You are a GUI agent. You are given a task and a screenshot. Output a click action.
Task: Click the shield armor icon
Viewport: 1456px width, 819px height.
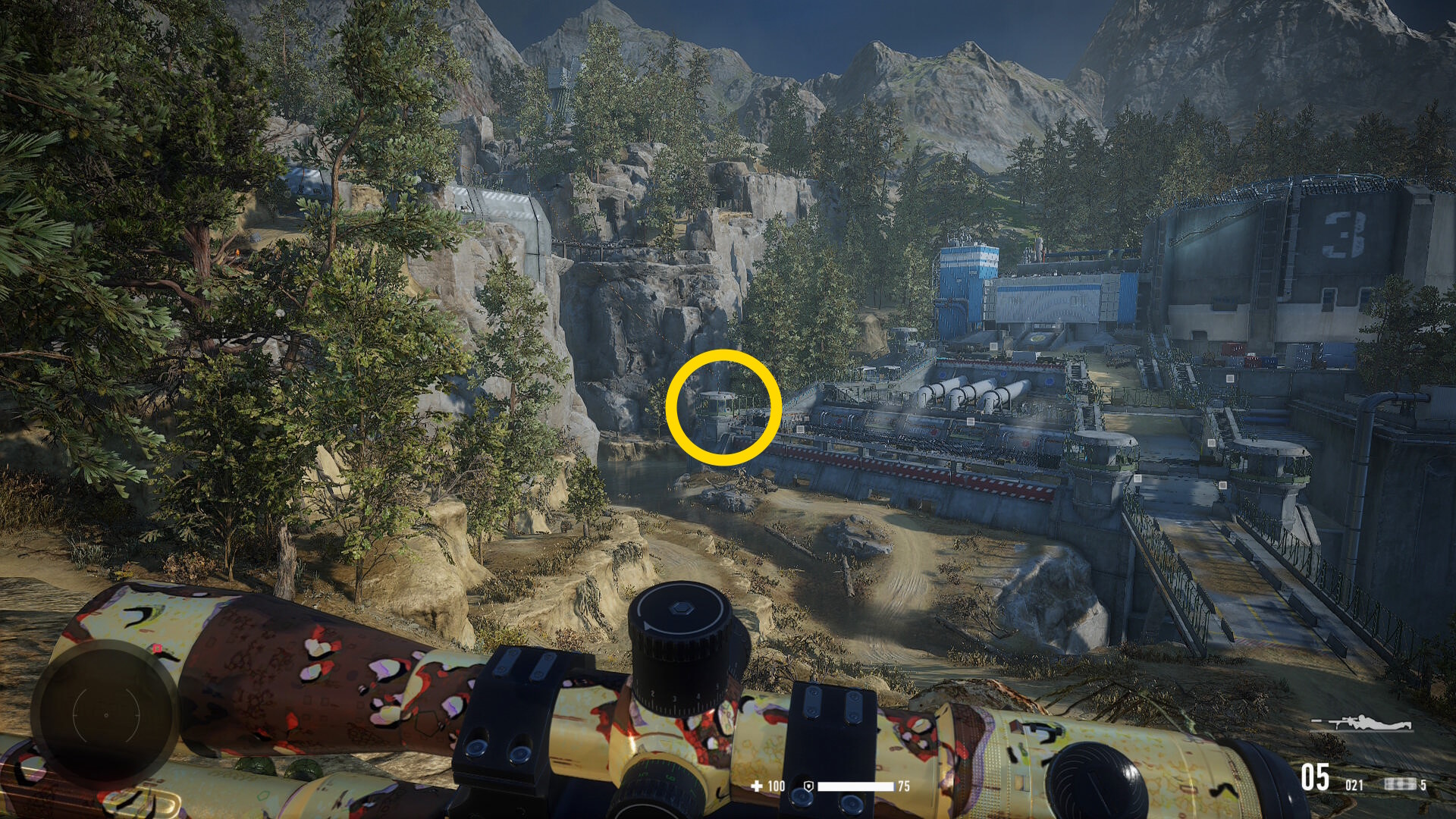808,786
